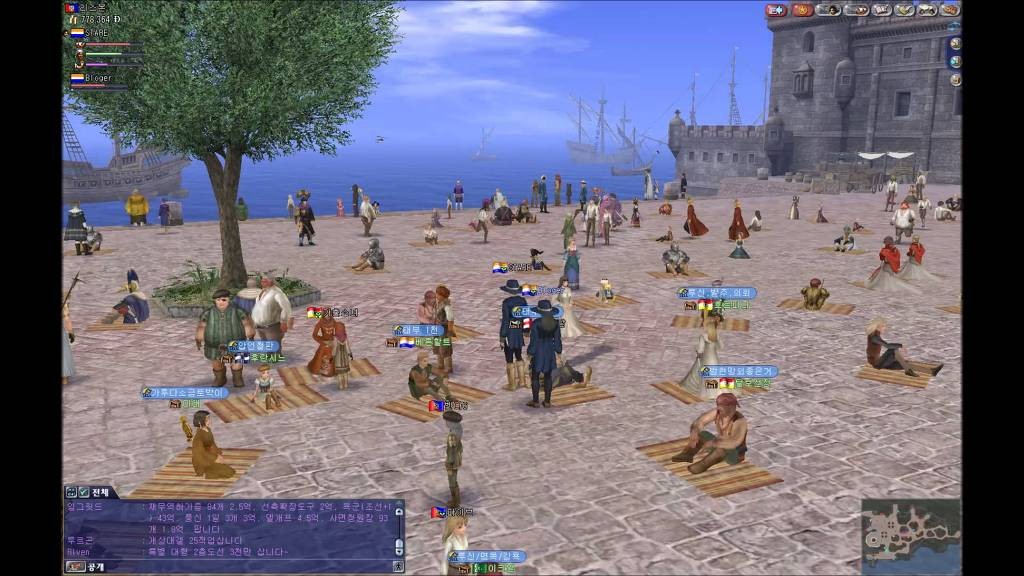The width and height of the screenshot is (1024, 576).
Task: Click the small figure button in chat corner
Action: click(399, 566)
